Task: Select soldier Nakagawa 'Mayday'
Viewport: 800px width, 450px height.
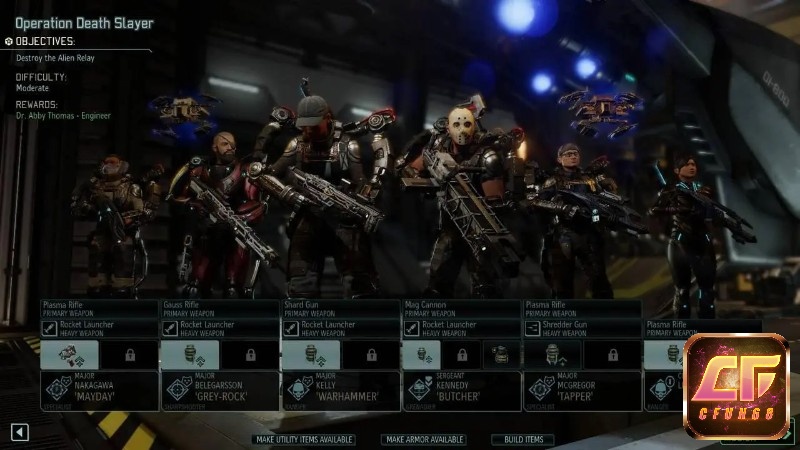Action: (99, 391)
